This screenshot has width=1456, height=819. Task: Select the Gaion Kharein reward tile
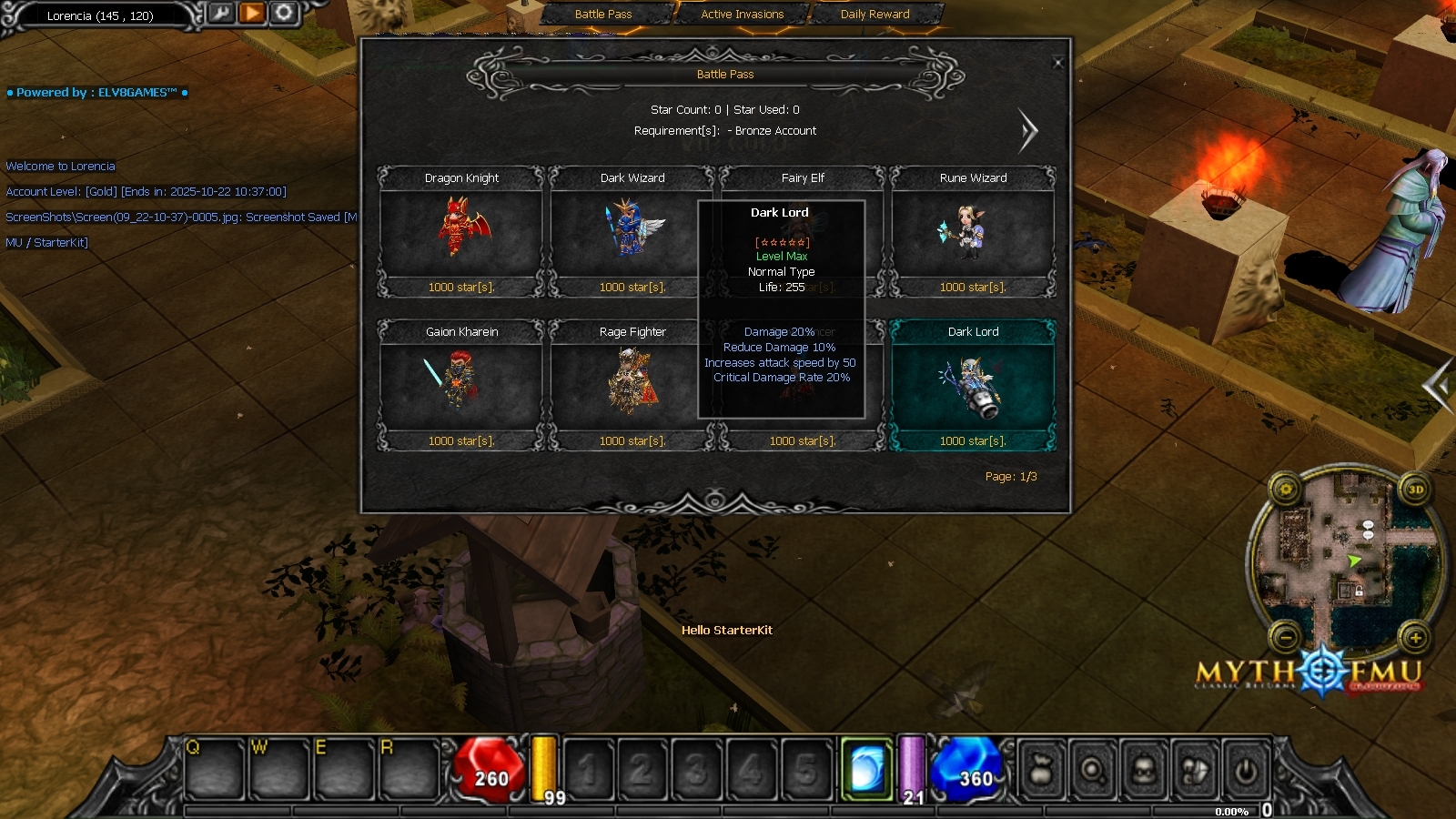point(461,385)
